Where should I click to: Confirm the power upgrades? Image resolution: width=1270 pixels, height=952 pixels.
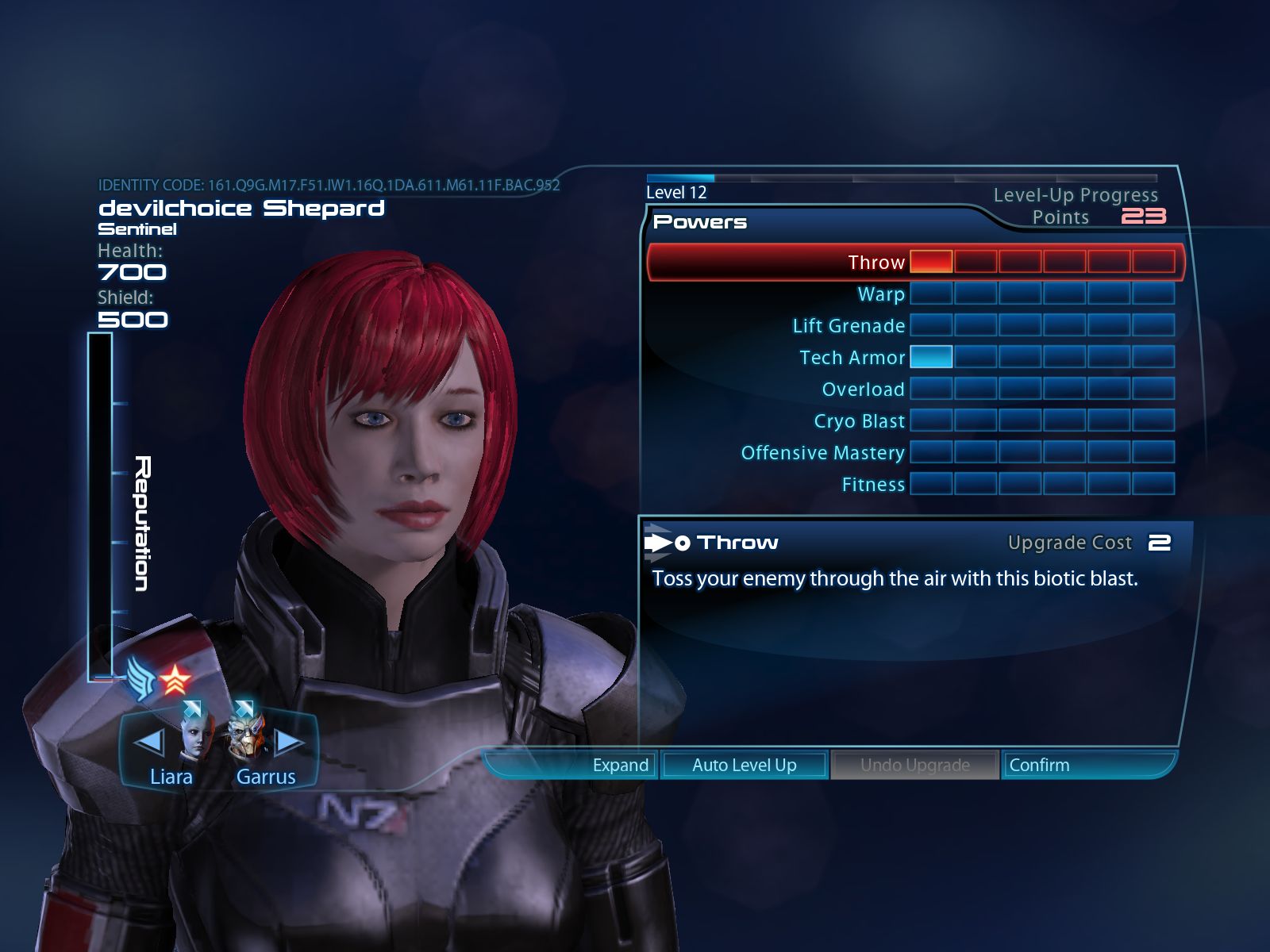point(1039,766)
